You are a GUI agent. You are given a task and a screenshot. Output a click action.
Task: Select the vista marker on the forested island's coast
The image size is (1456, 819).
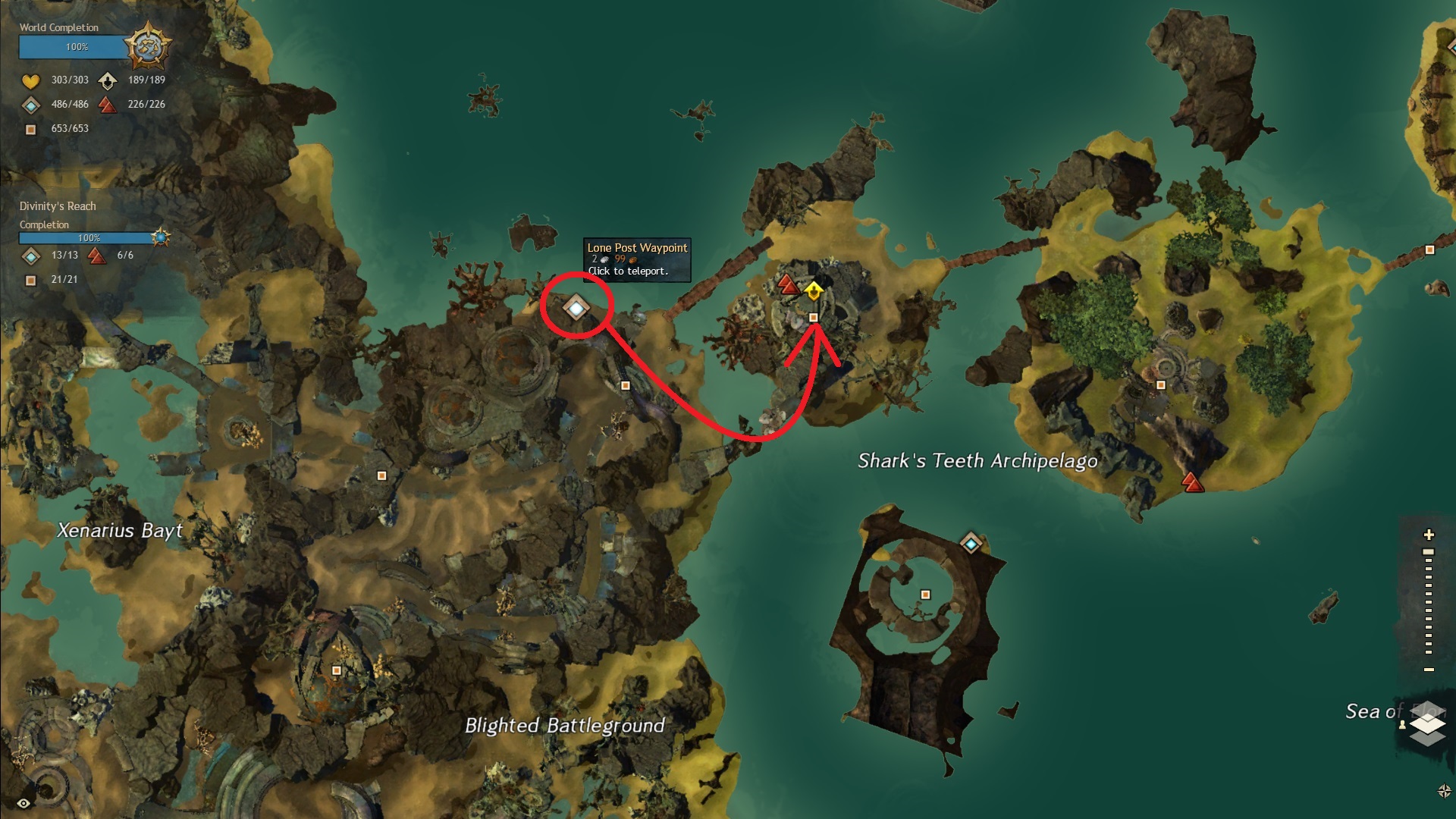point(1192,482)
